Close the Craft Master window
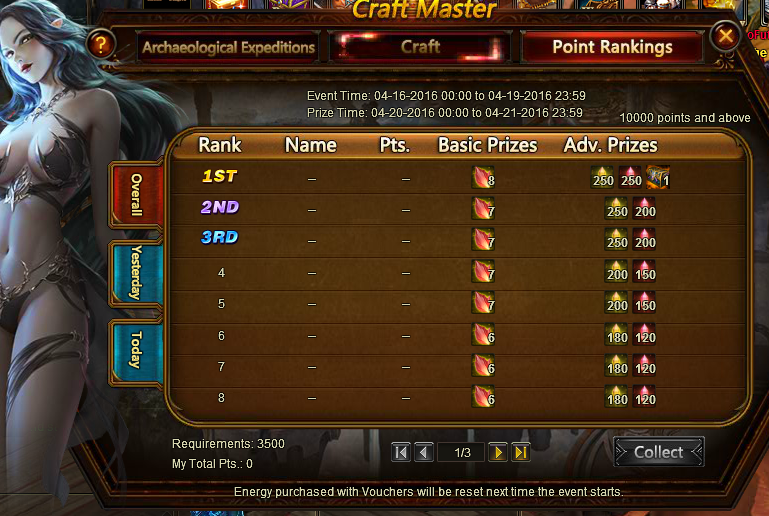Screen dimensions: 769x516 (x=724, y=39)
